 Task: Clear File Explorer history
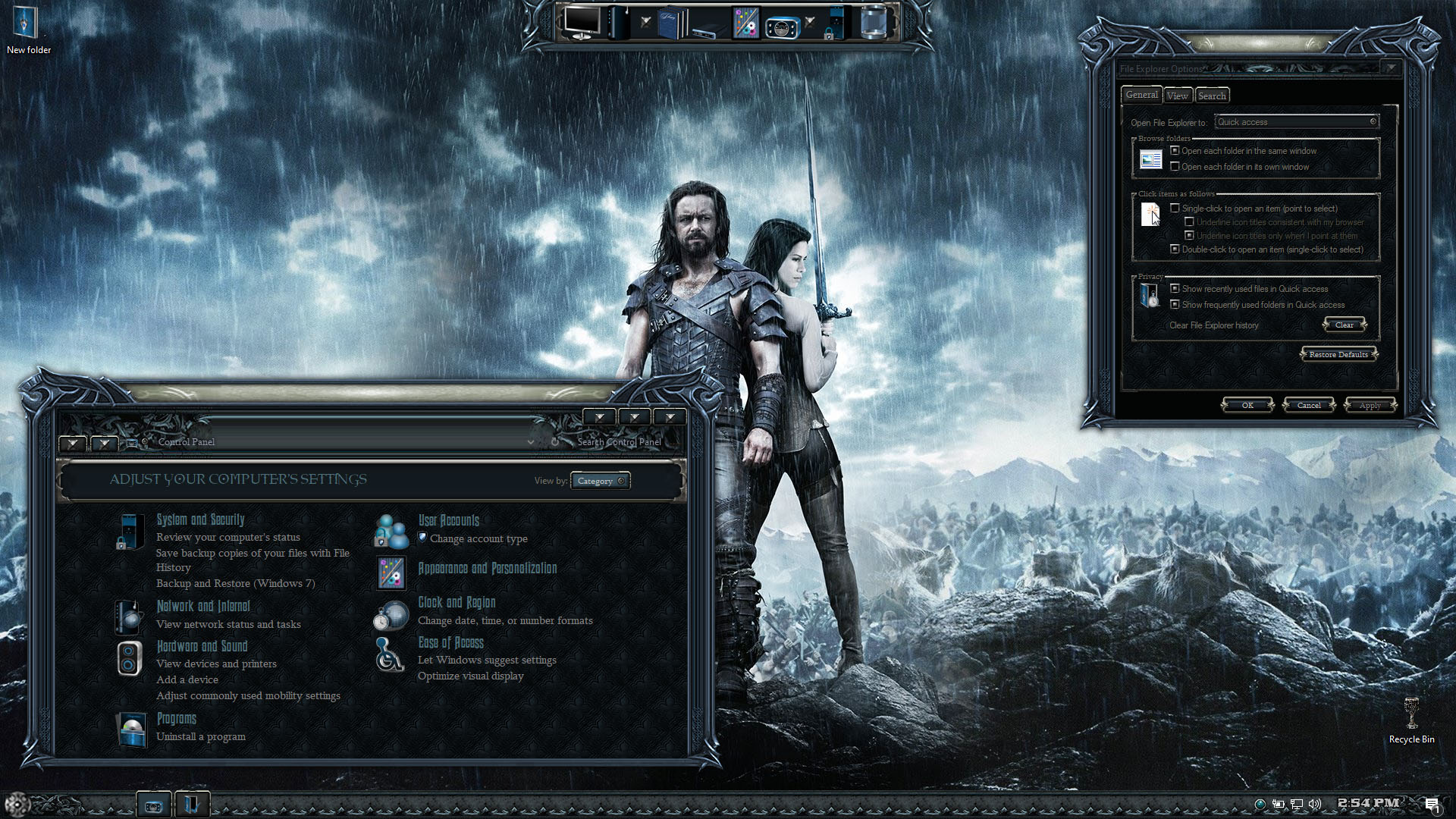(1344, 325)
